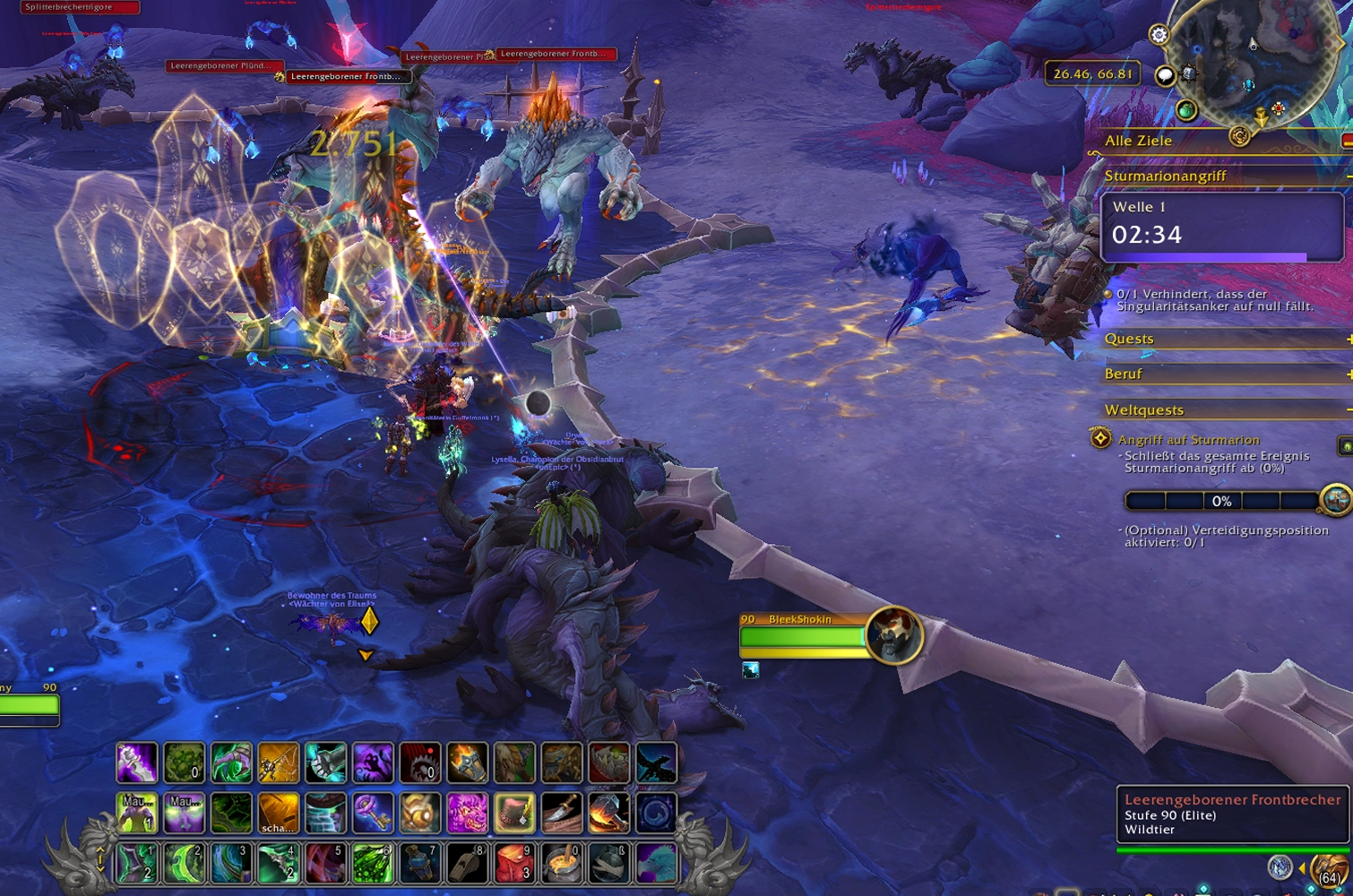This screenshot has height=896, width=1353.
Task: Select the Leerengeborener Frontbrecher nameplate with skull
Action: coord(345,77)
